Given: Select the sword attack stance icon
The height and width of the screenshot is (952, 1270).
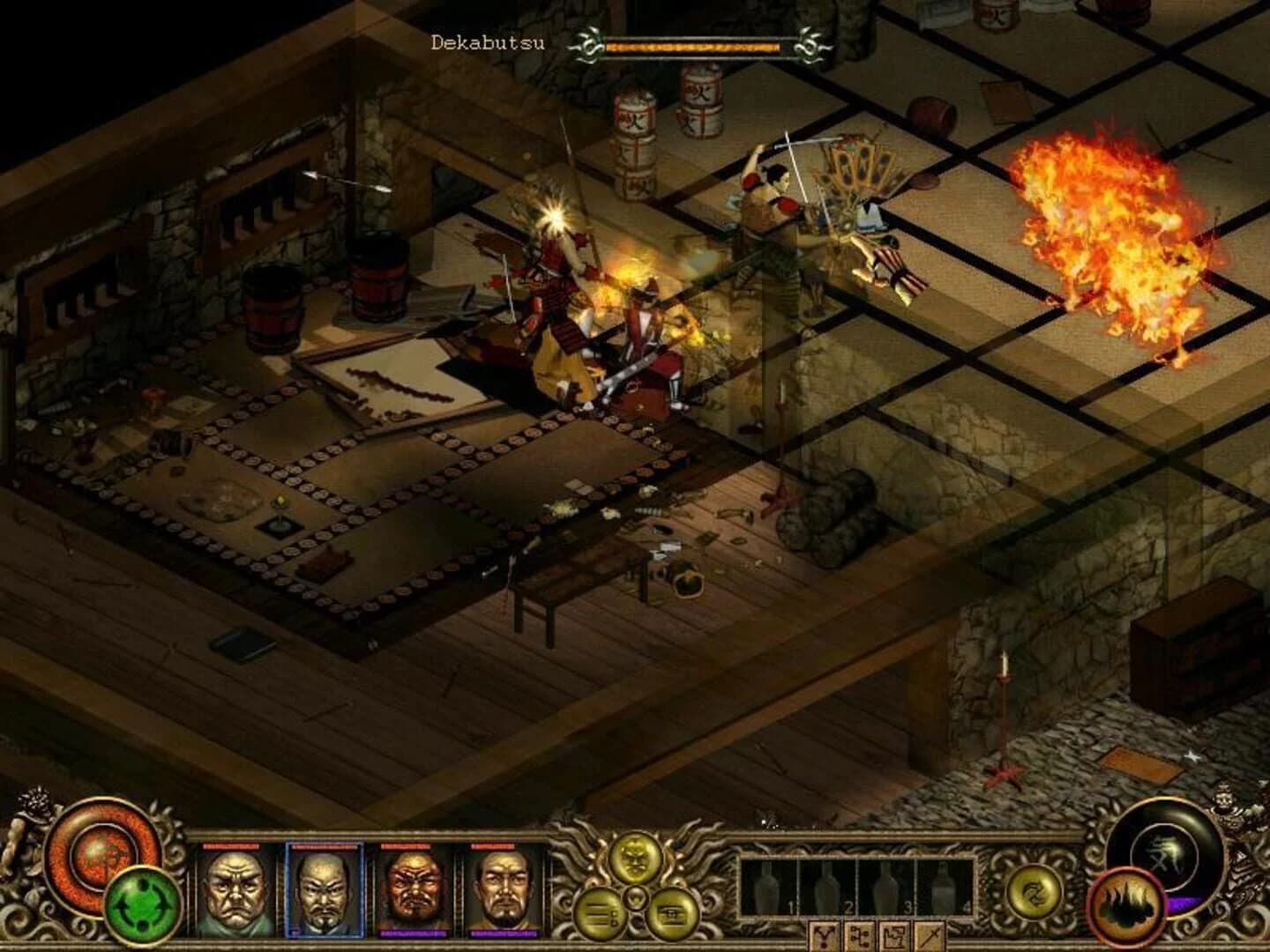Looking at the screenshot, I should coord(928,936).
